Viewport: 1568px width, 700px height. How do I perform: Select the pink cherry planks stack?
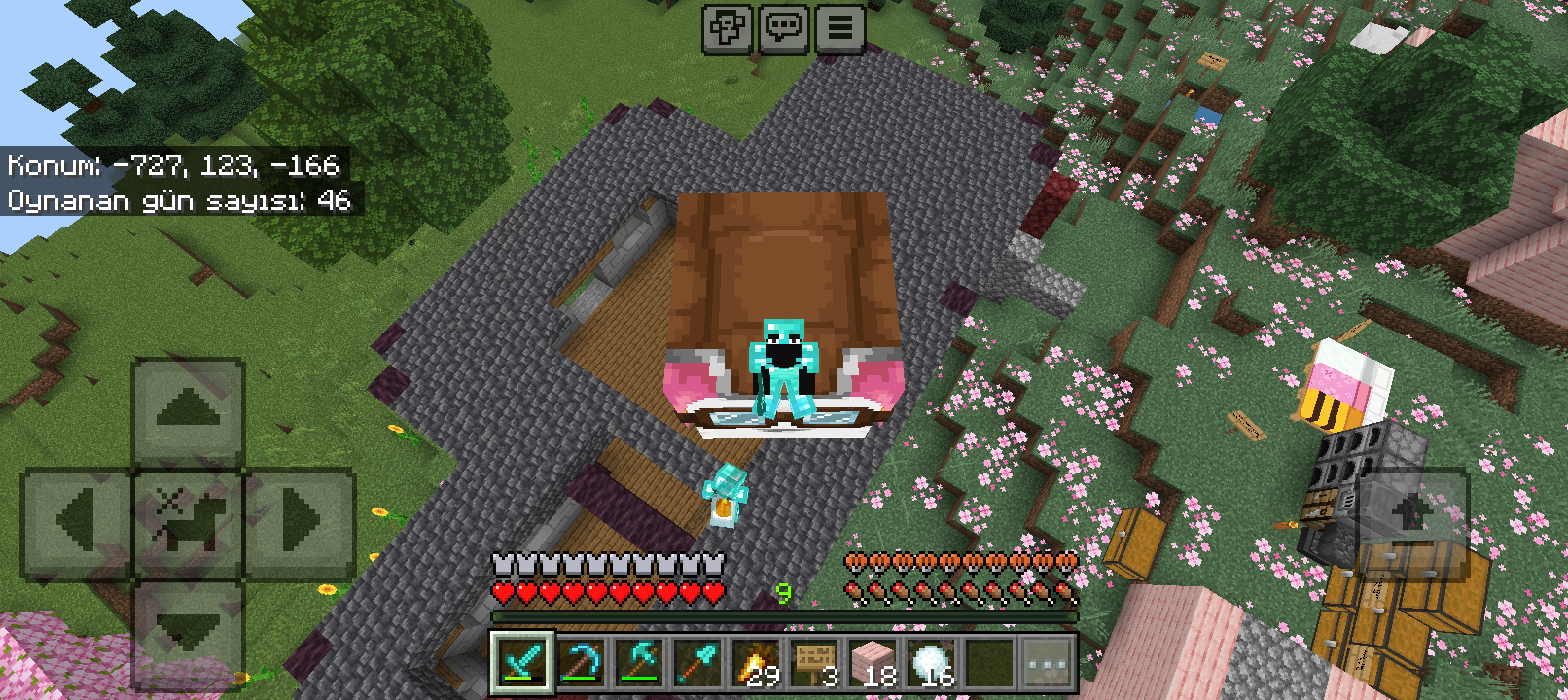point(873,664)
